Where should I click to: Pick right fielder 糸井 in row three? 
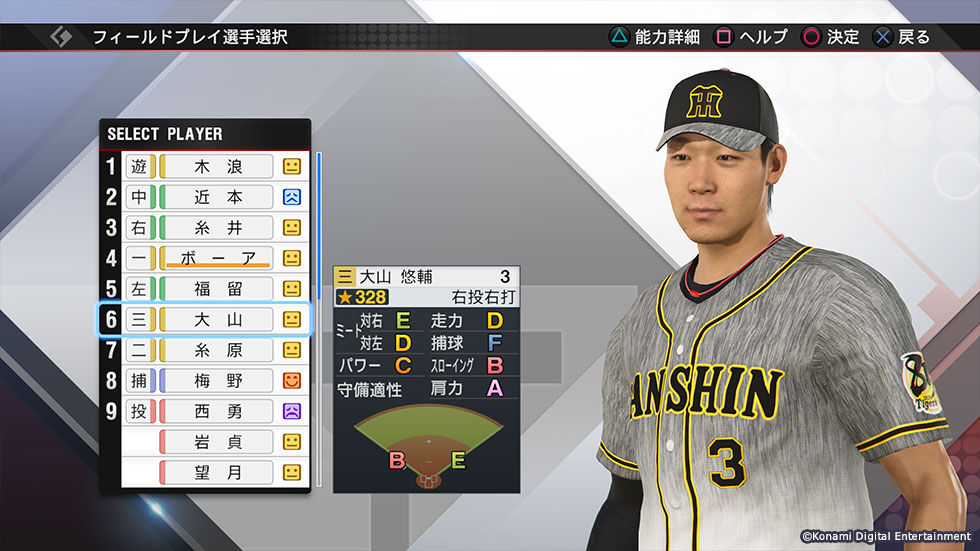pos(218,228)
